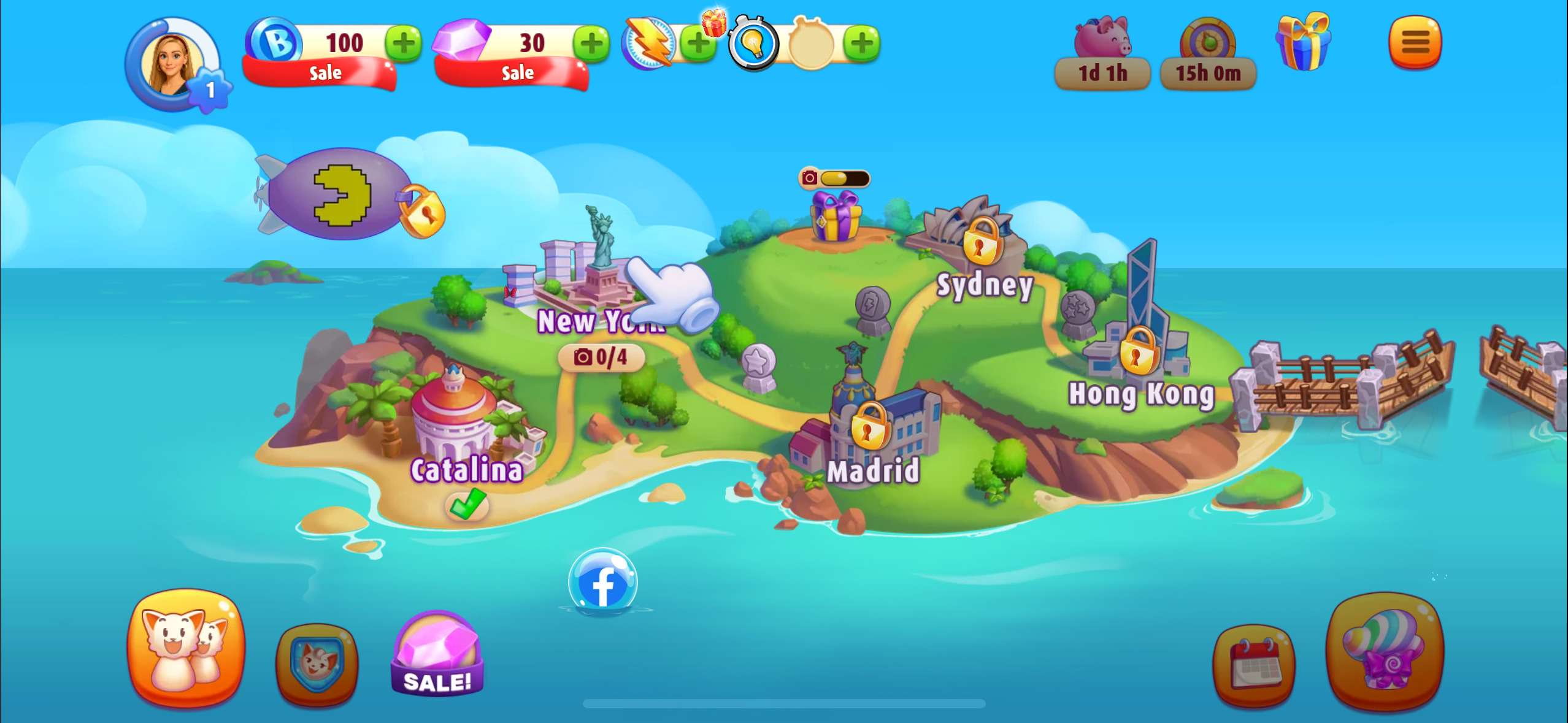Claim the blue gift box reward
Screen dimensions: 1568x723
point(1303,42)
